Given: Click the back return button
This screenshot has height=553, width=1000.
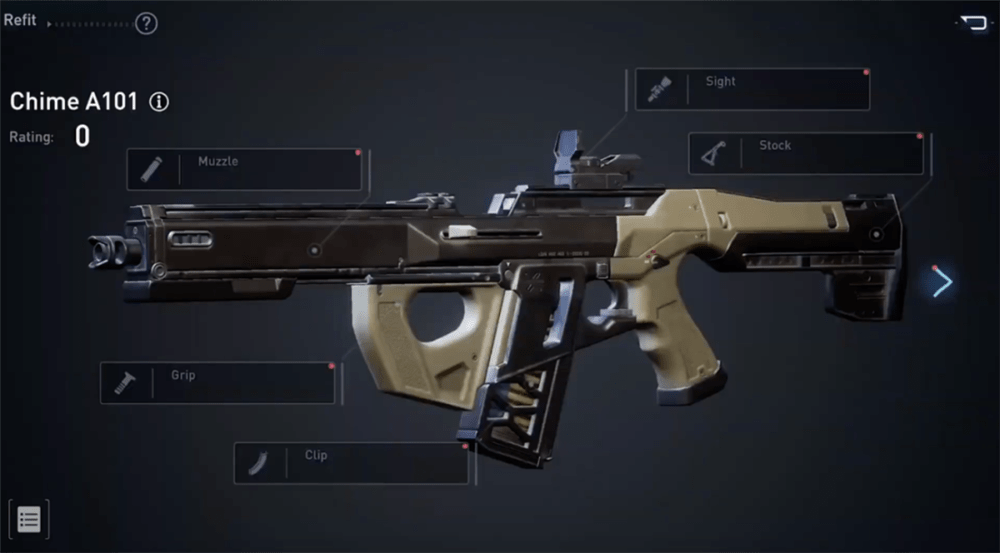Looking at the screenshot, I should (972, 22).
